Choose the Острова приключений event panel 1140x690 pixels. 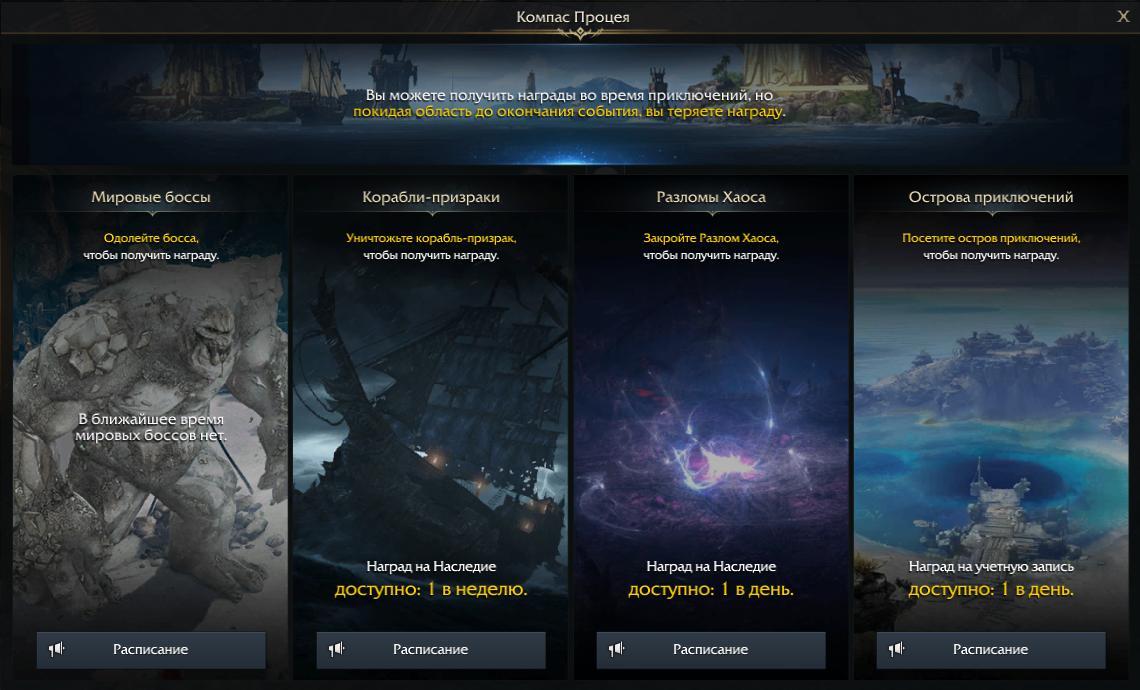[x=991, y=400]
